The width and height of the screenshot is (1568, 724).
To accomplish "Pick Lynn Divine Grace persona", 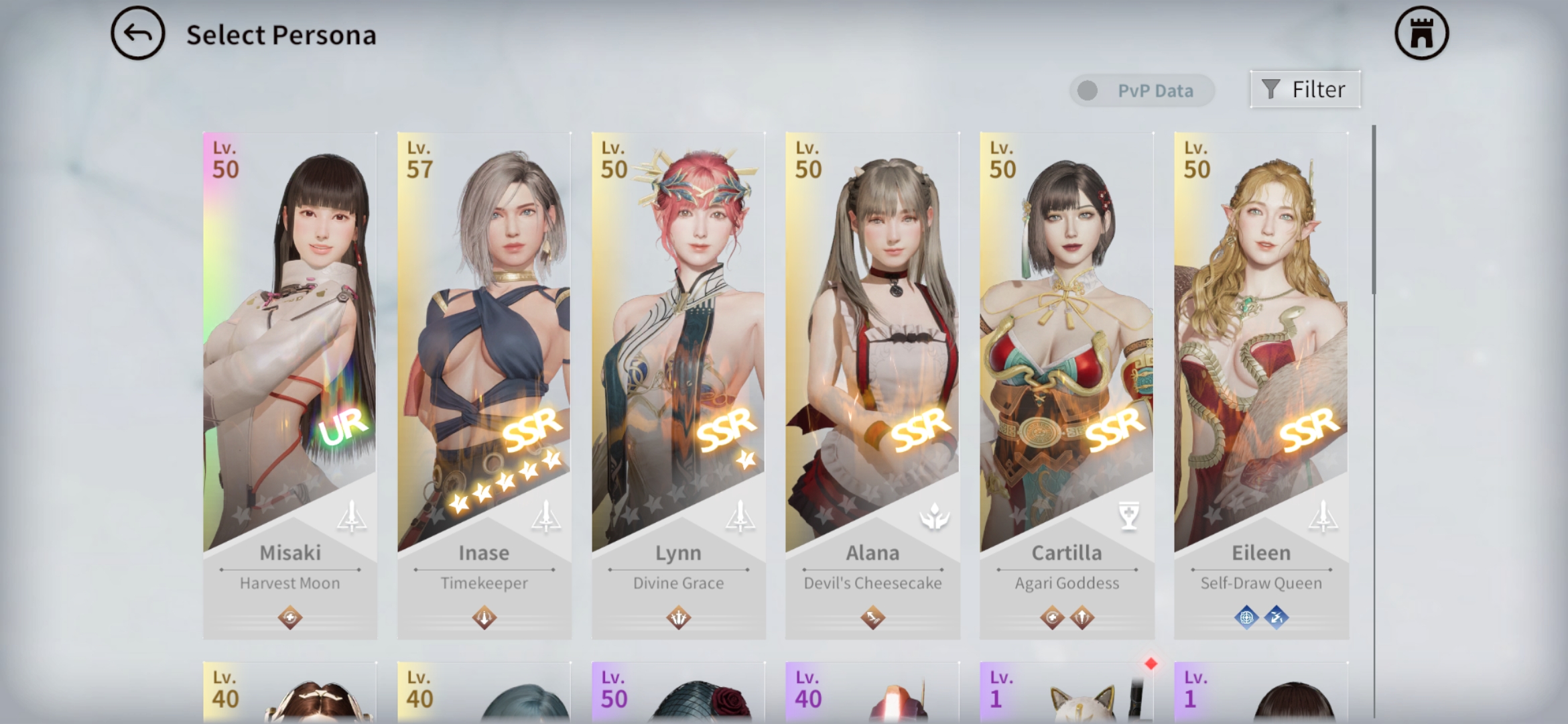I will pos(678,385).
